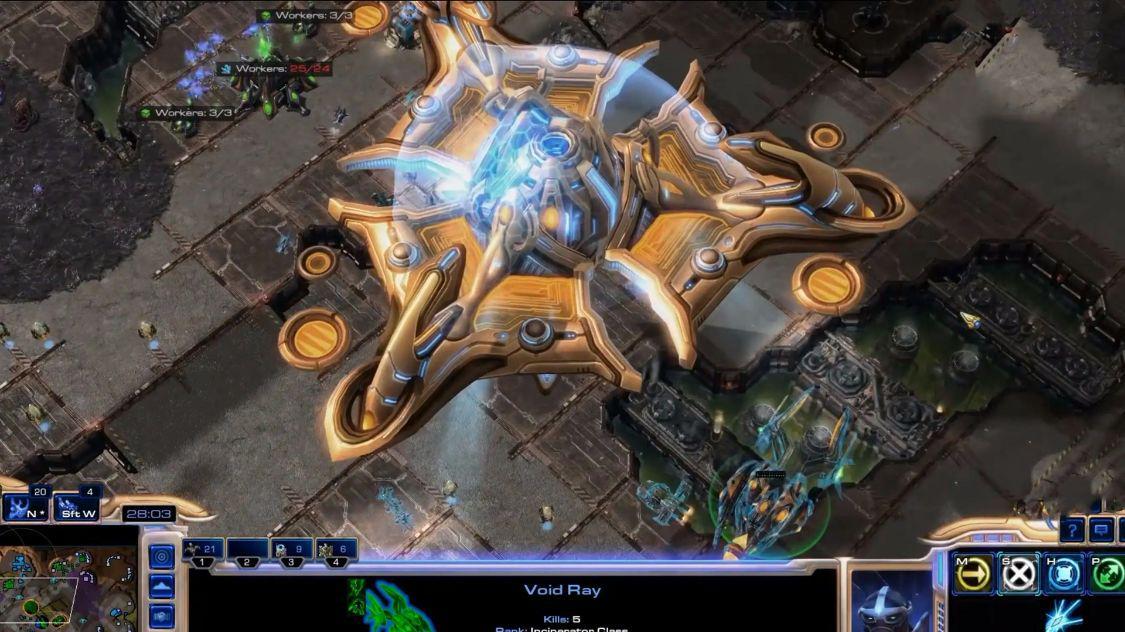Issue the Patrol command
Screen dimensions: 1125x632
(x=1108, y=574)
